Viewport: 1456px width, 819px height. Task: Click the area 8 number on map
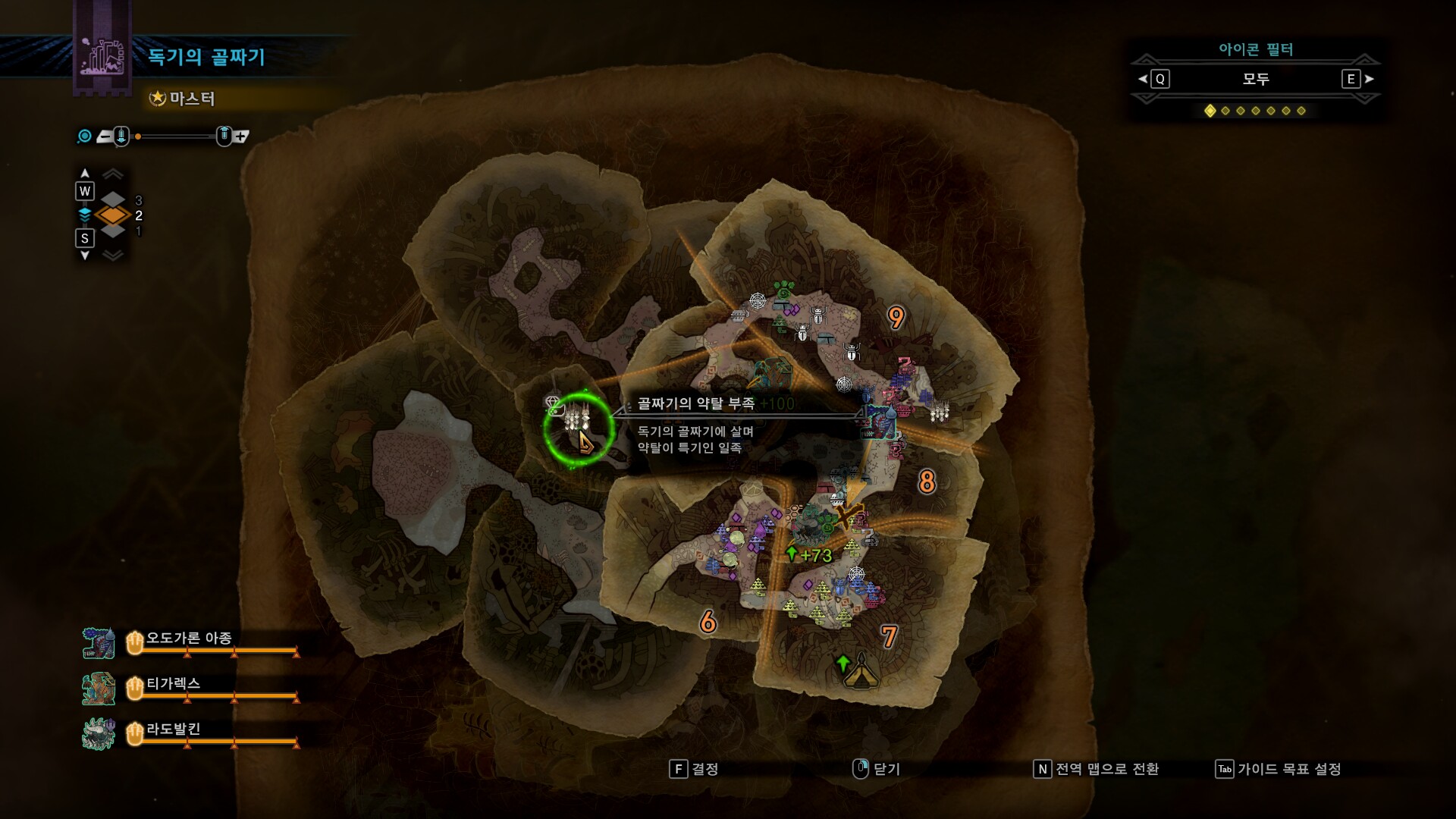pyautogui.click(x=927, y=482)
